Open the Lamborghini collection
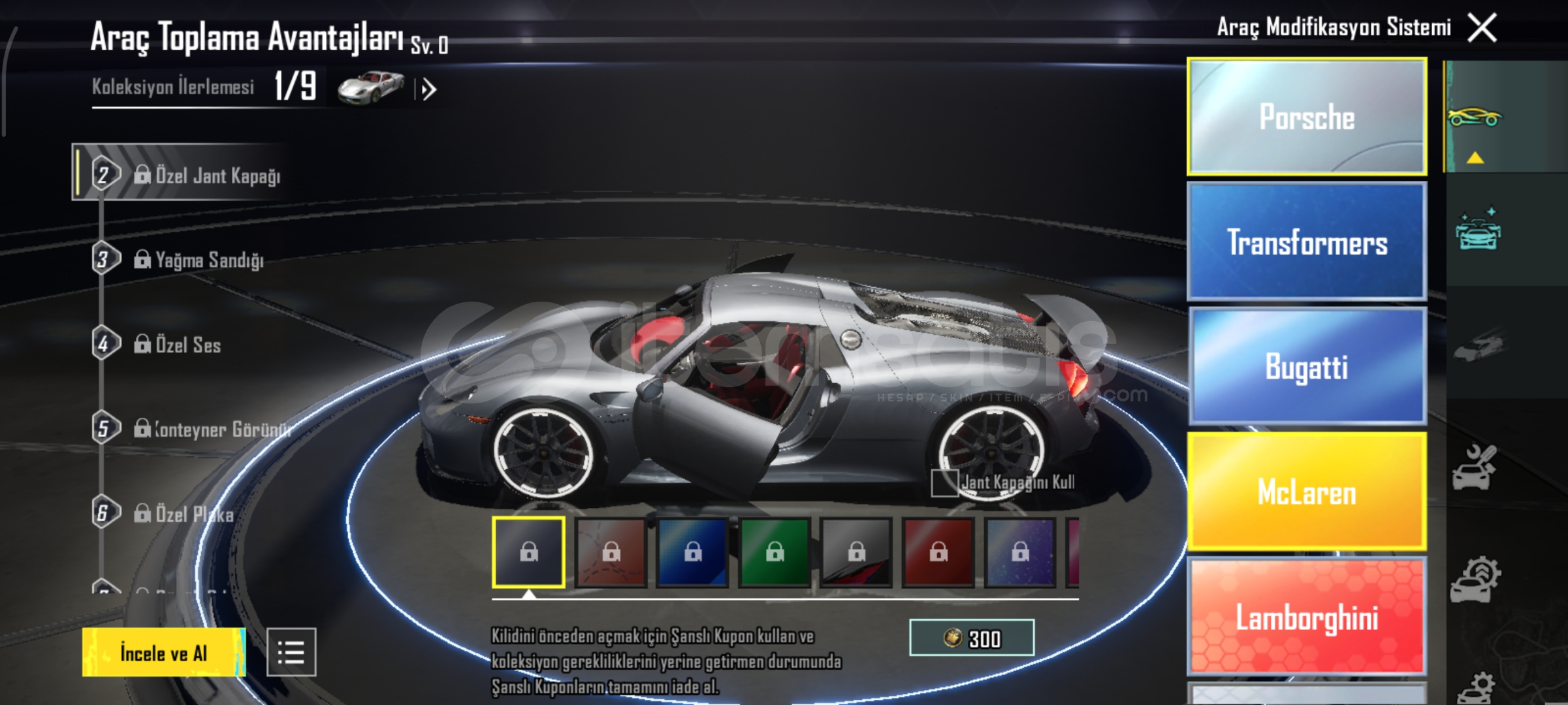 [x=1306, y=617]
